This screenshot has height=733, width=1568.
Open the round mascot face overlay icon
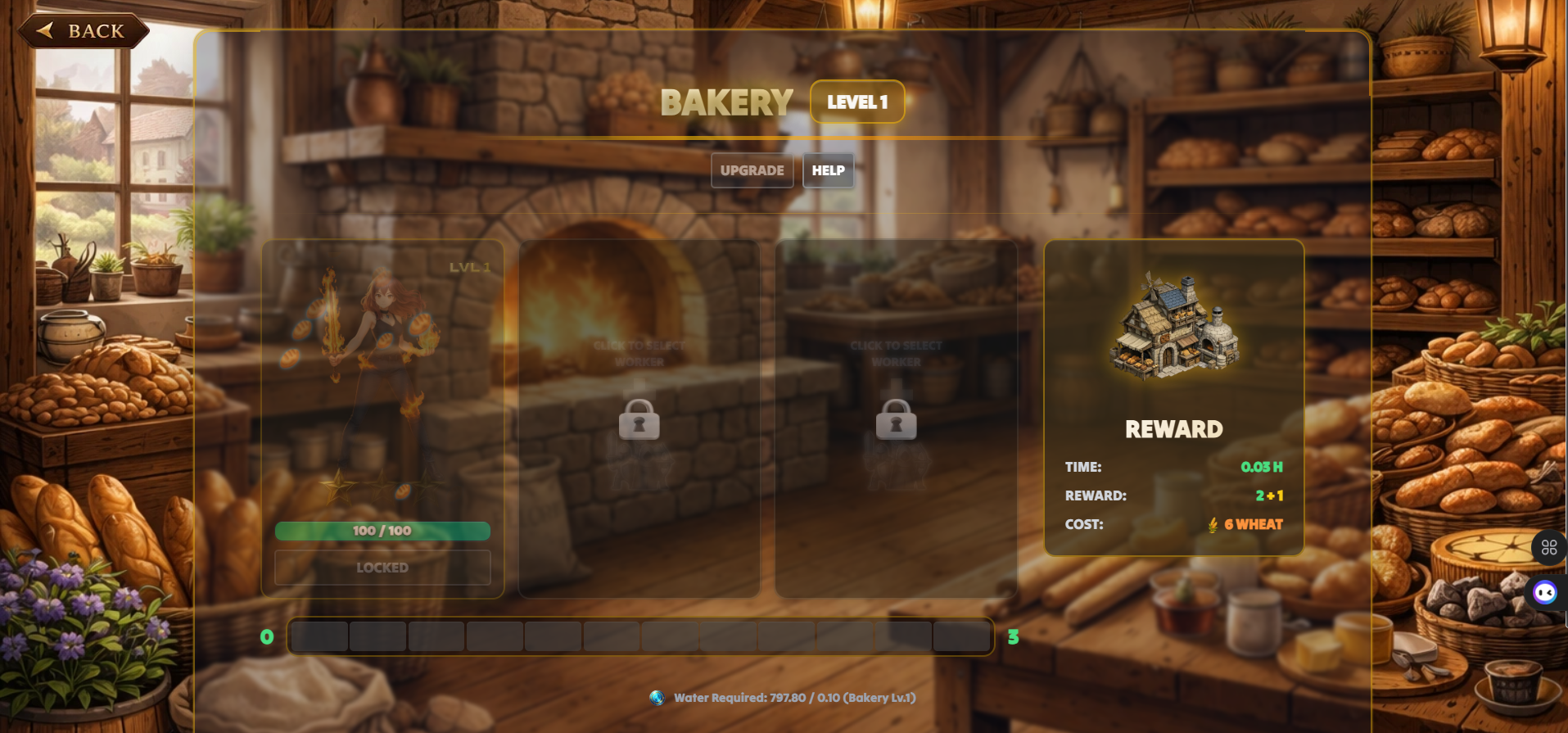(1545, 592)
